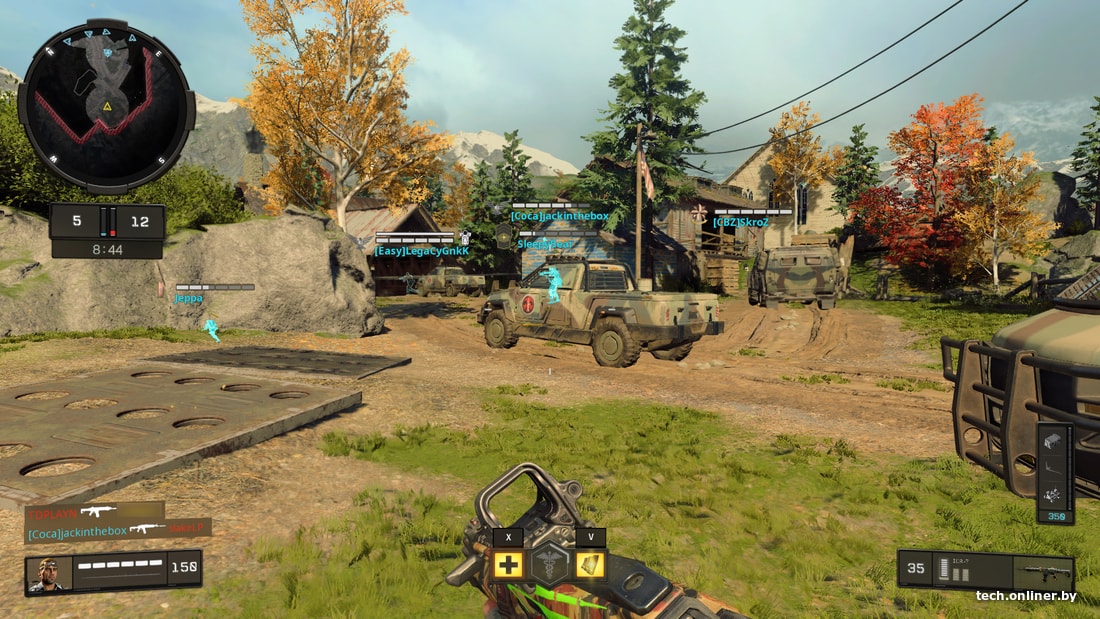This screenshot has width=1100, height=619.
Task: Select the [Easy]LegacyGnkK name tag
Action: pos(421,251)
